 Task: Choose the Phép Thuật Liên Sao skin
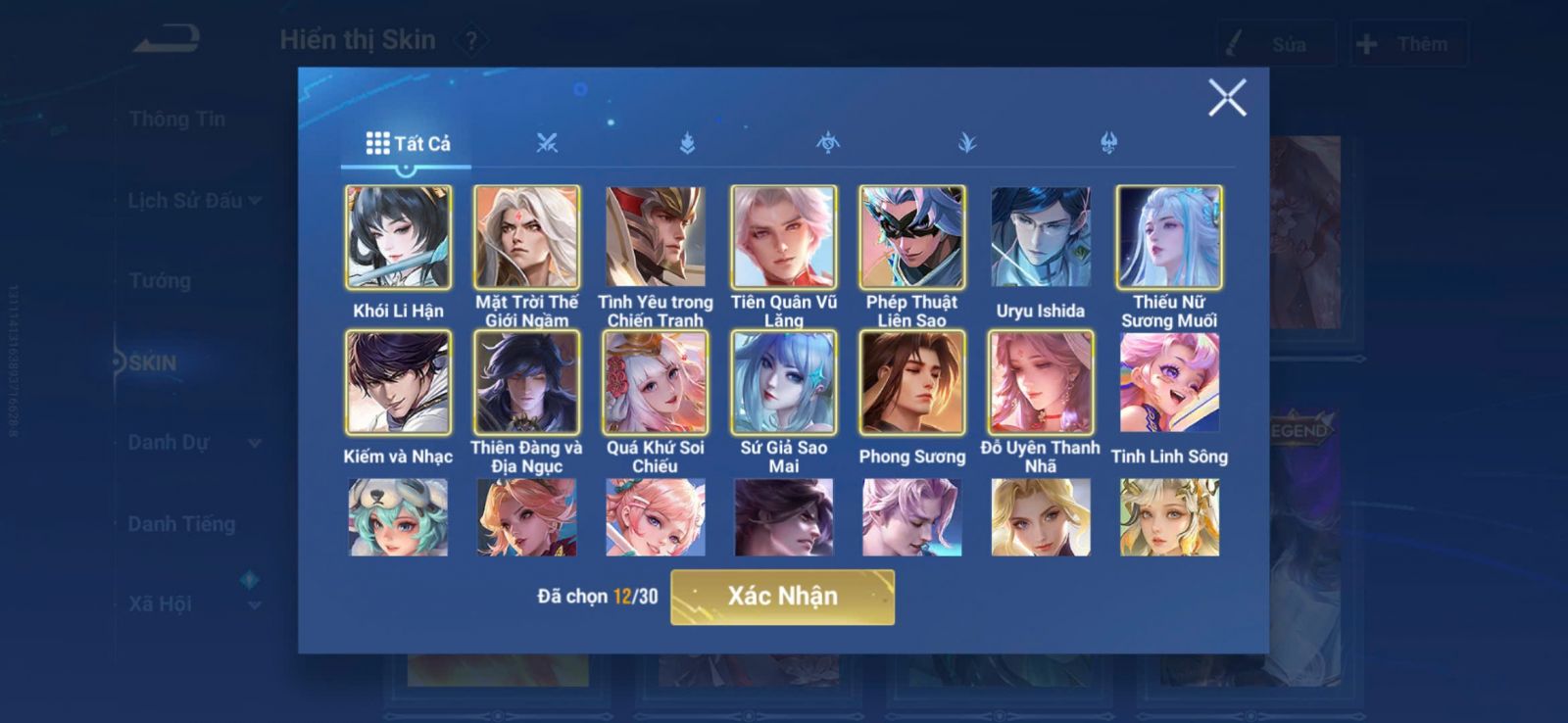click(911, 237)
